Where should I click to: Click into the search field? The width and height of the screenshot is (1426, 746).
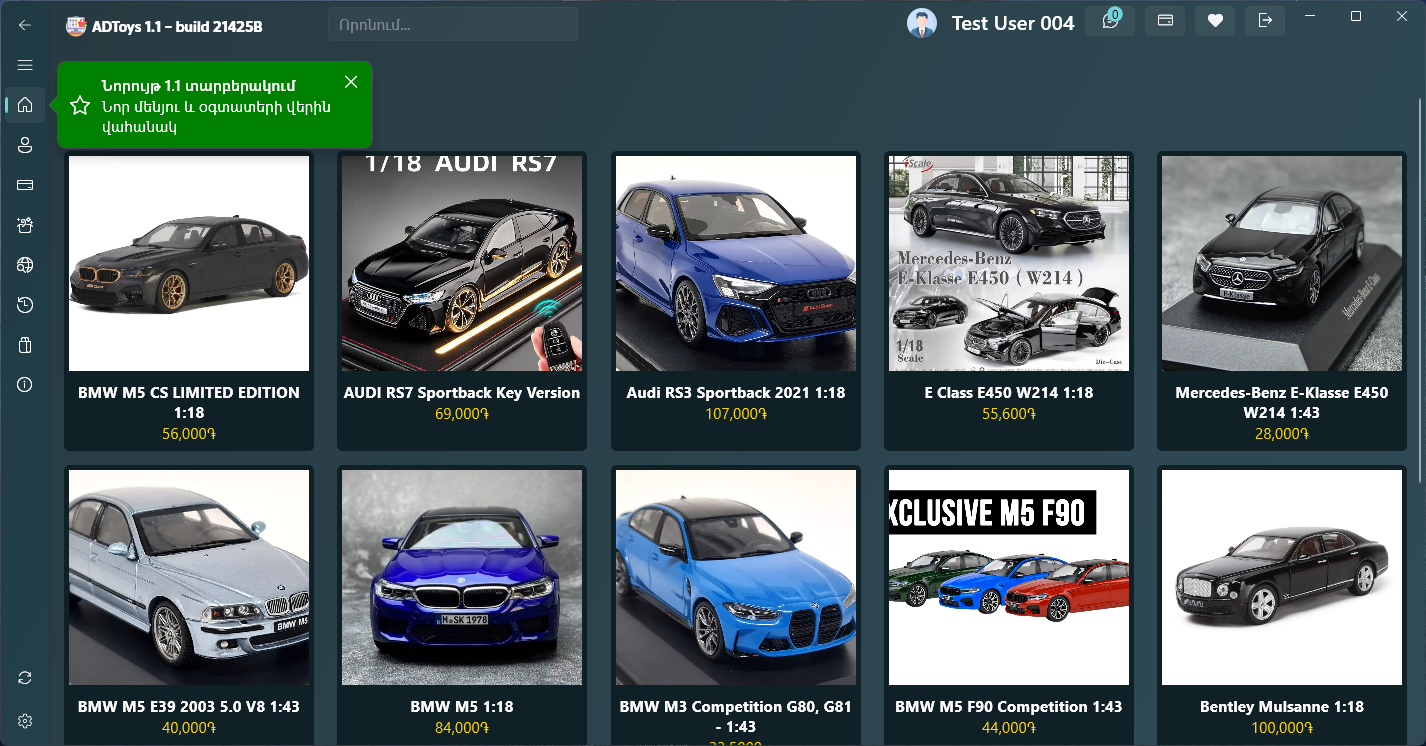[x=452, y=25]
